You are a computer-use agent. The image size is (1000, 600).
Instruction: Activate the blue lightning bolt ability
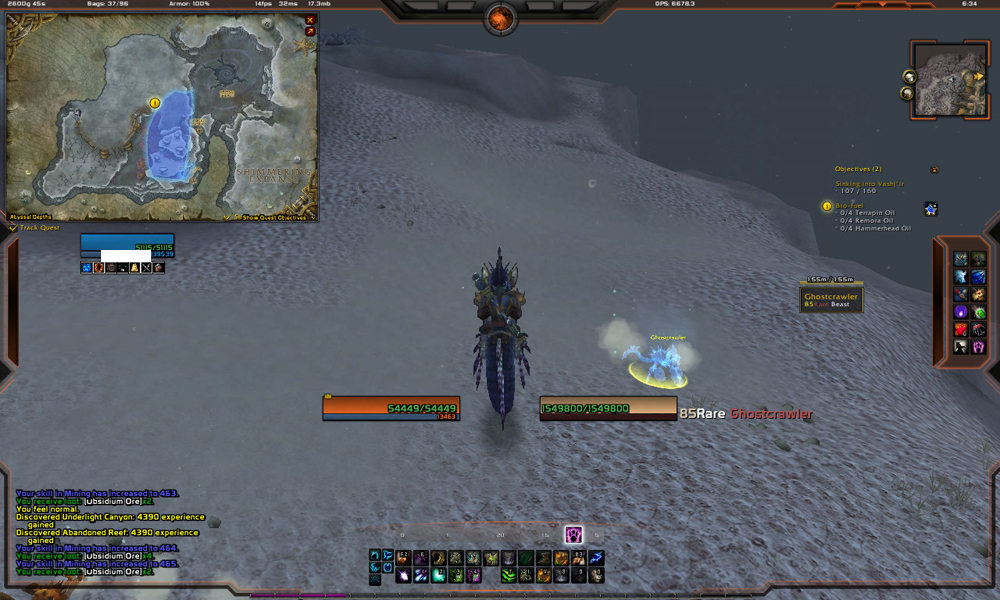(595, 557)
